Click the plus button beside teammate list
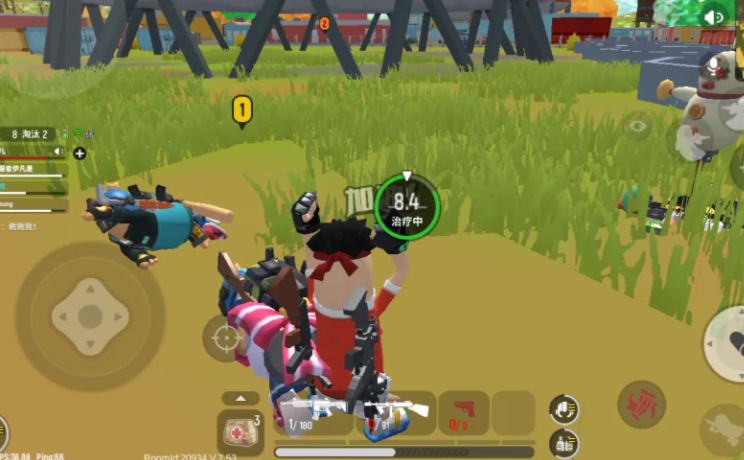Screen dimensions: 744x460 click(80, 153)
